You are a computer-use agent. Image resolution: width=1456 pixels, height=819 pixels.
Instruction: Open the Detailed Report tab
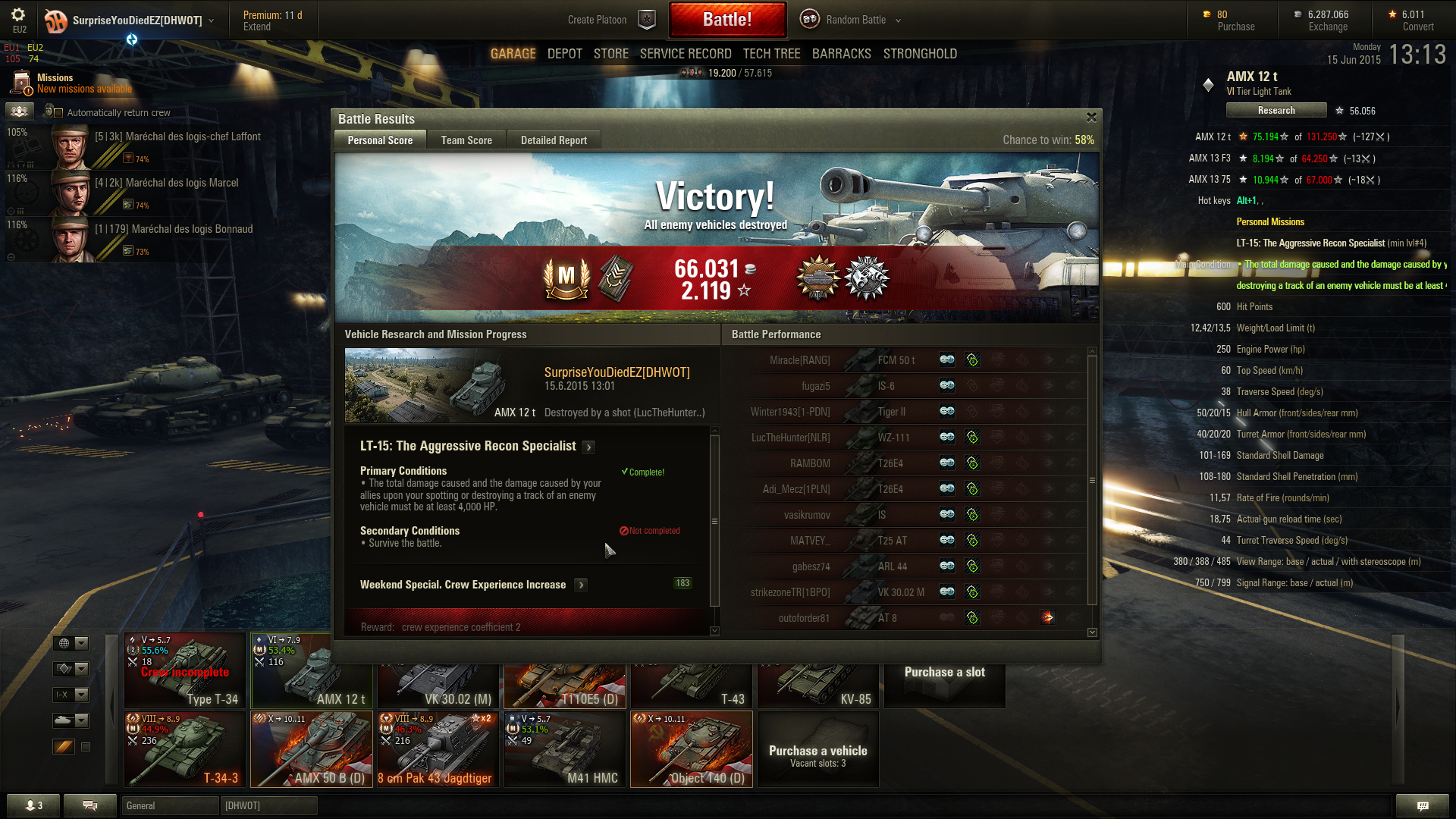pyautogui.click(x=554, y=140)
